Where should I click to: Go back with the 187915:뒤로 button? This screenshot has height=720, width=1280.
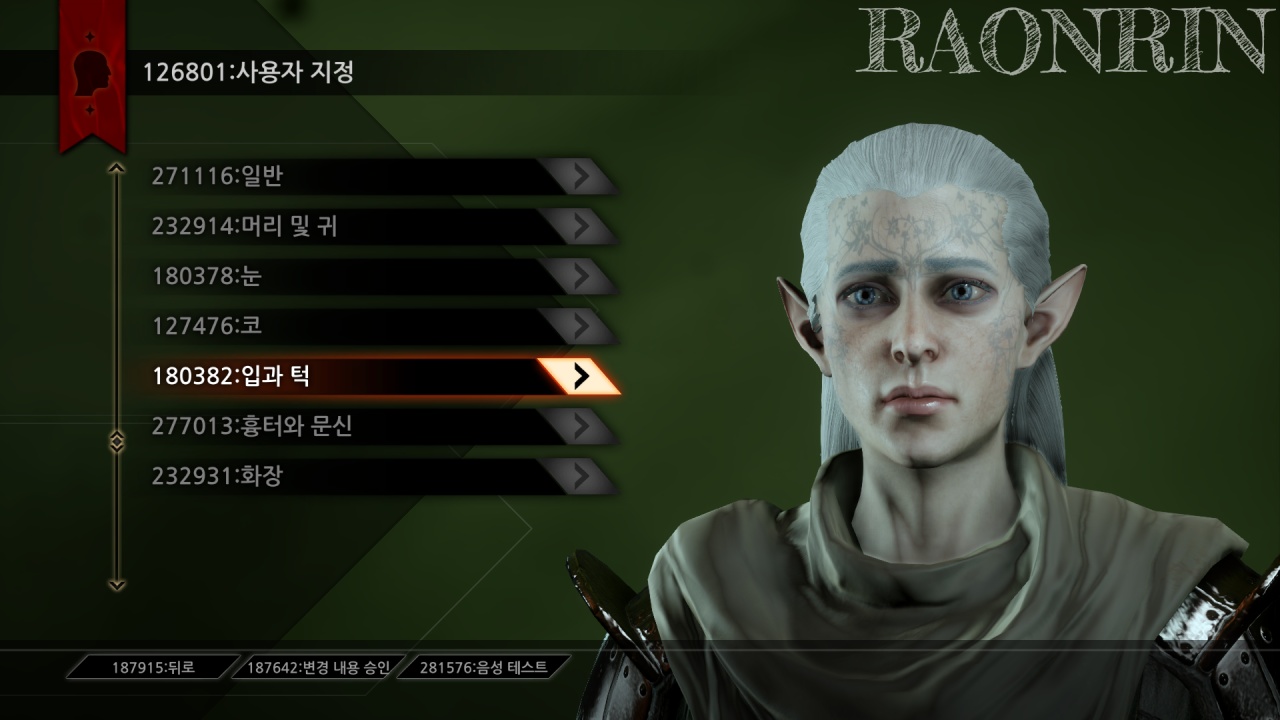(154, 667)
